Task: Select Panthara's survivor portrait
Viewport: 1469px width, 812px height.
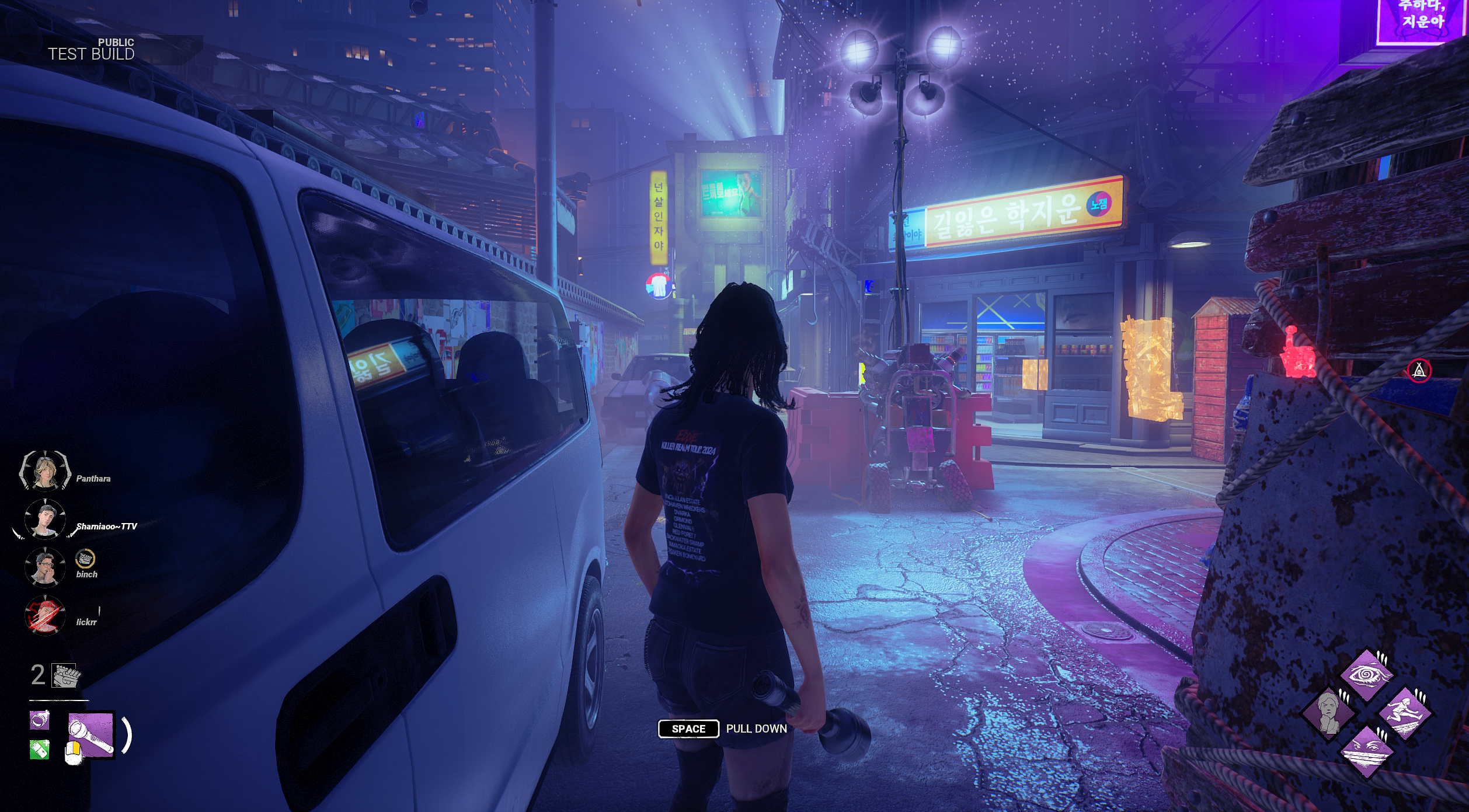Action: [44, 471]
